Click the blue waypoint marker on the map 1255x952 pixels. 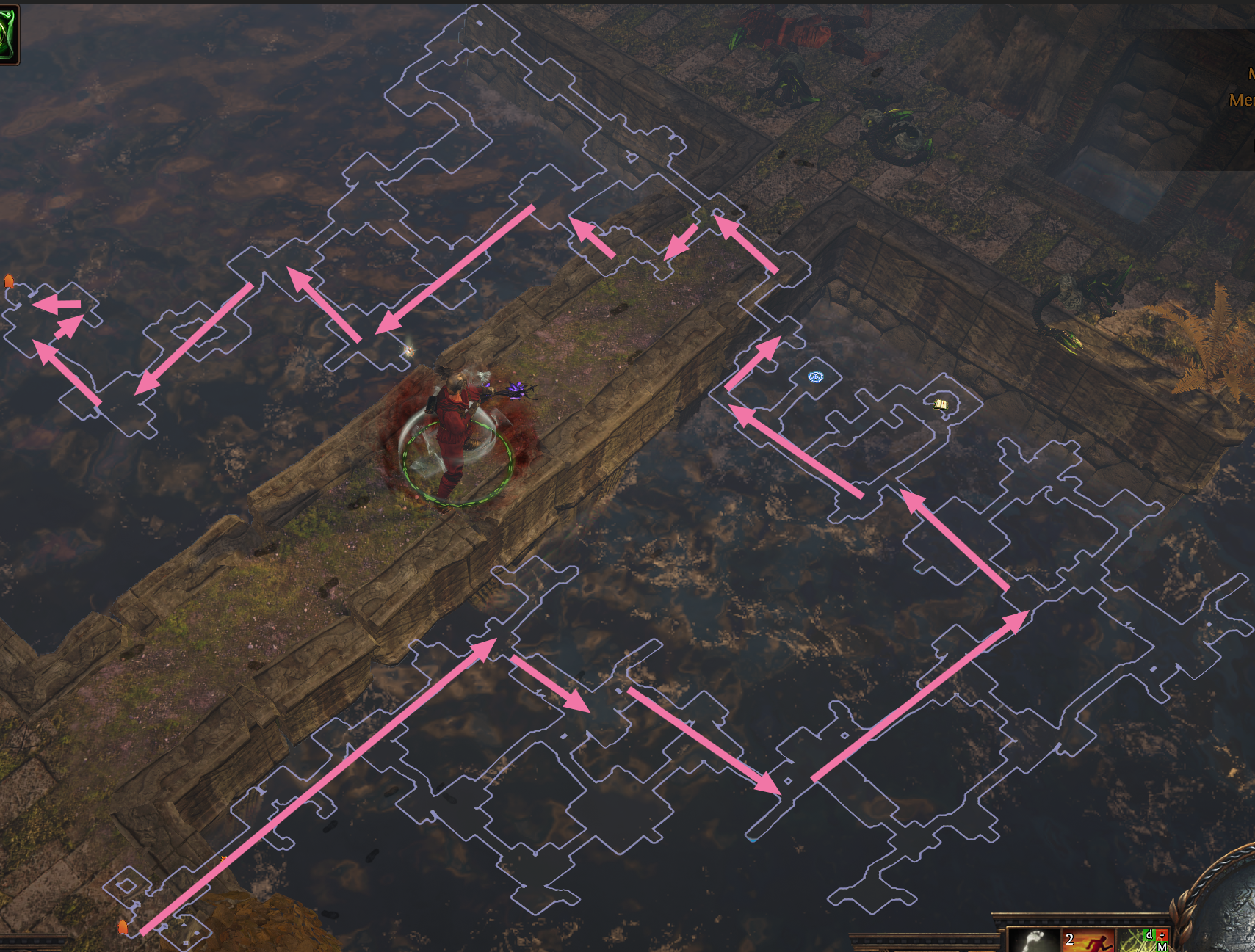tap(815, 377)
